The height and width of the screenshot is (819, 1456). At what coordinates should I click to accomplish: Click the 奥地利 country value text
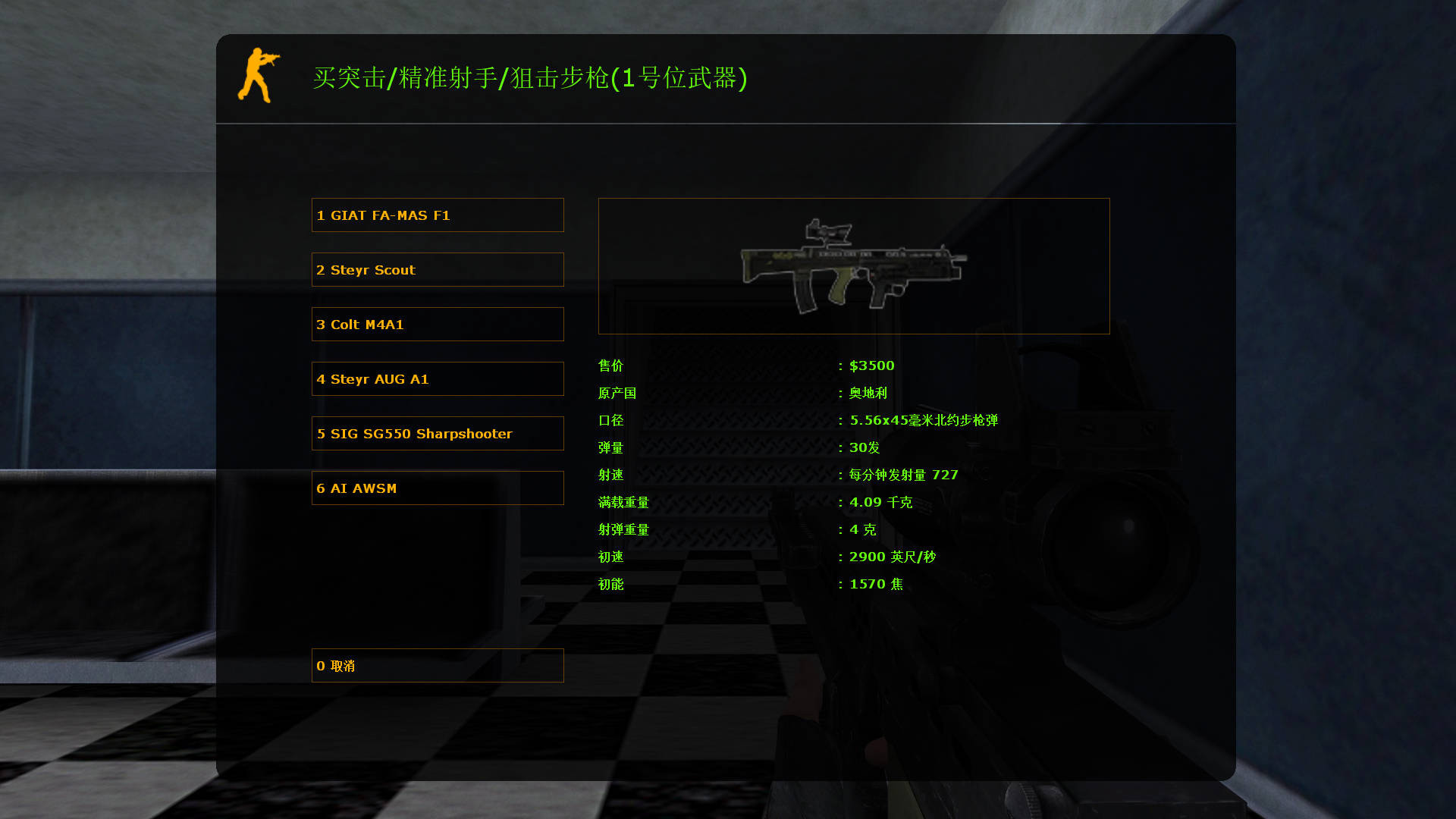click(x=868, y=393)
